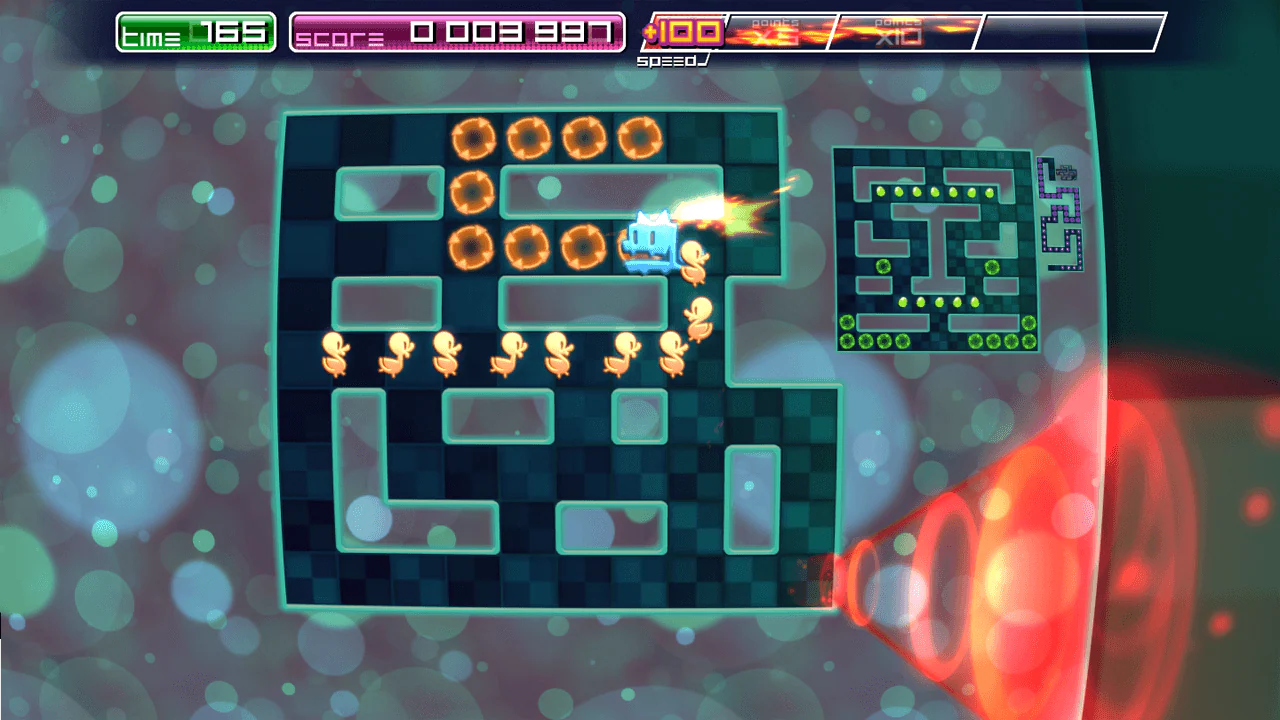The width and height of the screenshot is (1280, 720).
Task: Click a green spiky orb on the minimap
Action: pyautogui.click(x=883, y=266)
